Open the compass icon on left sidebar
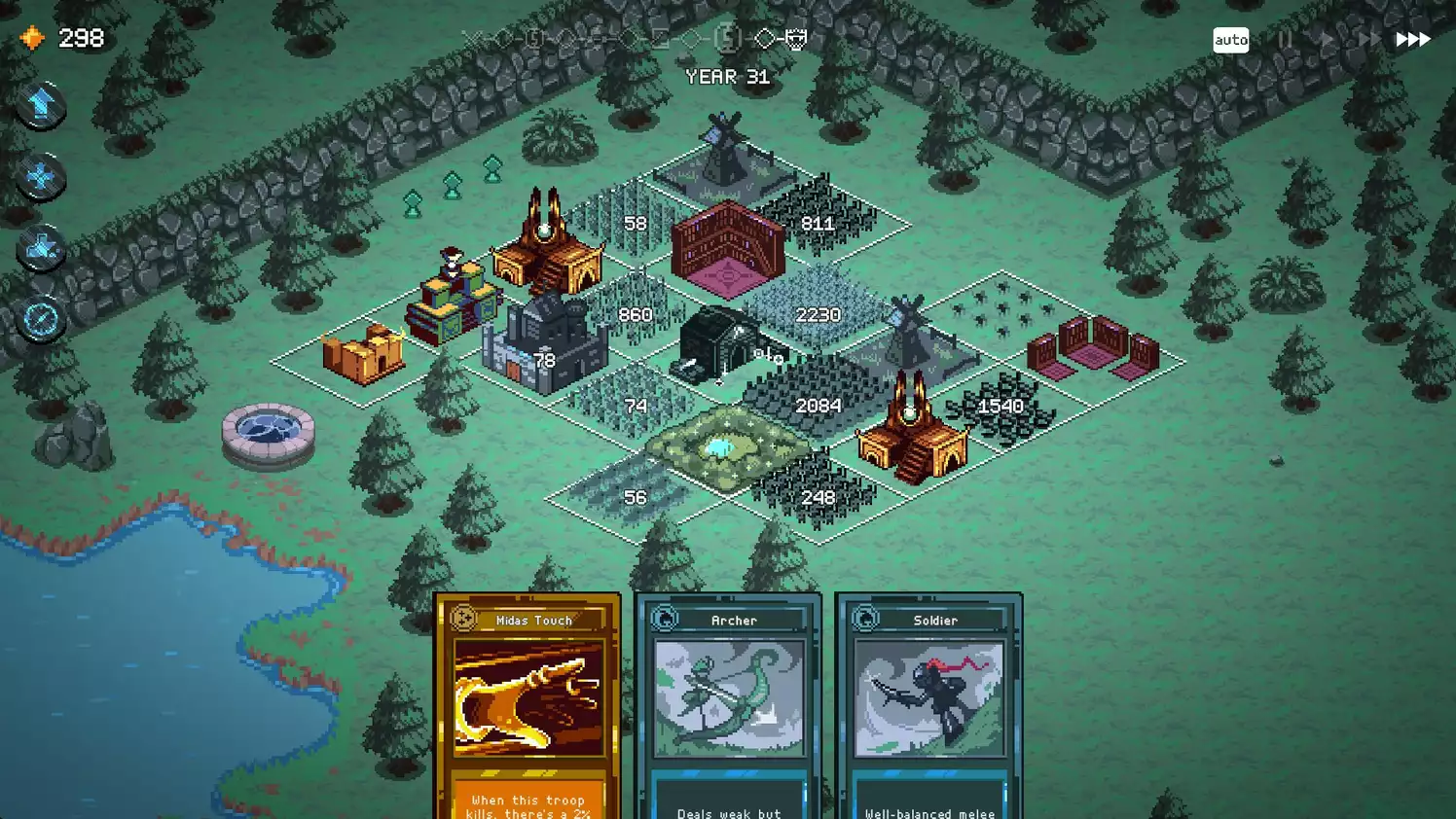Image resolution: width=1456 pixels, height=819 pixels. click(x=40, y=318)
